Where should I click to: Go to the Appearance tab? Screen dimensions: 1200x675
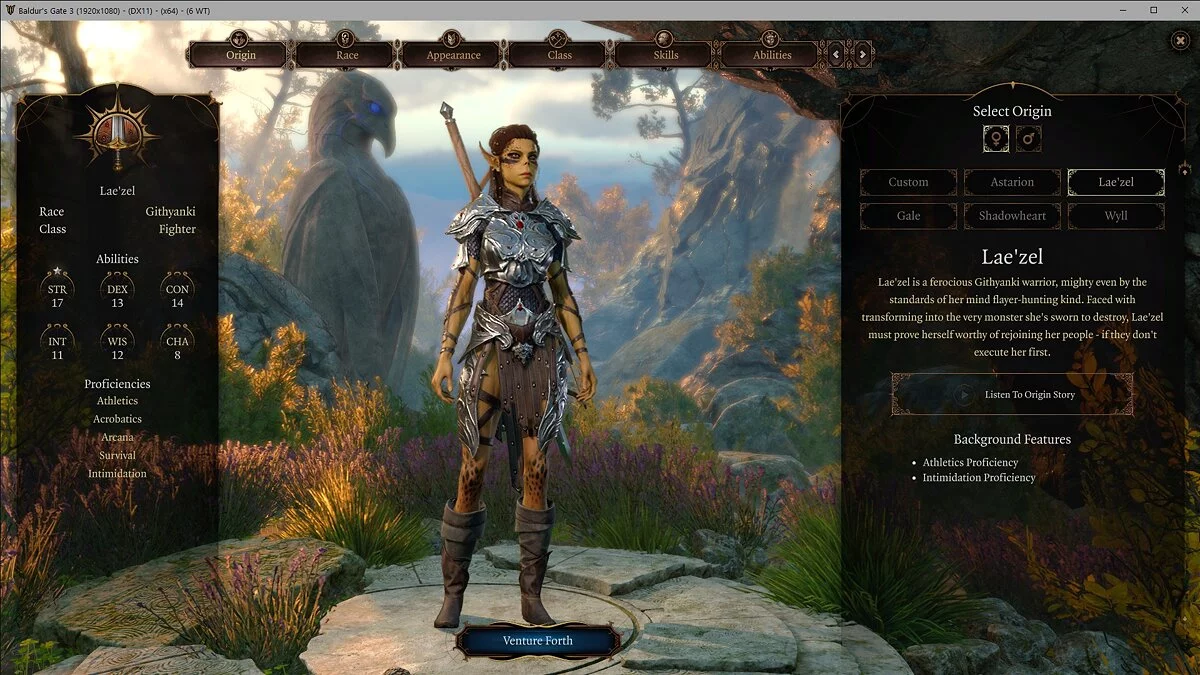(x=452, y=54)
